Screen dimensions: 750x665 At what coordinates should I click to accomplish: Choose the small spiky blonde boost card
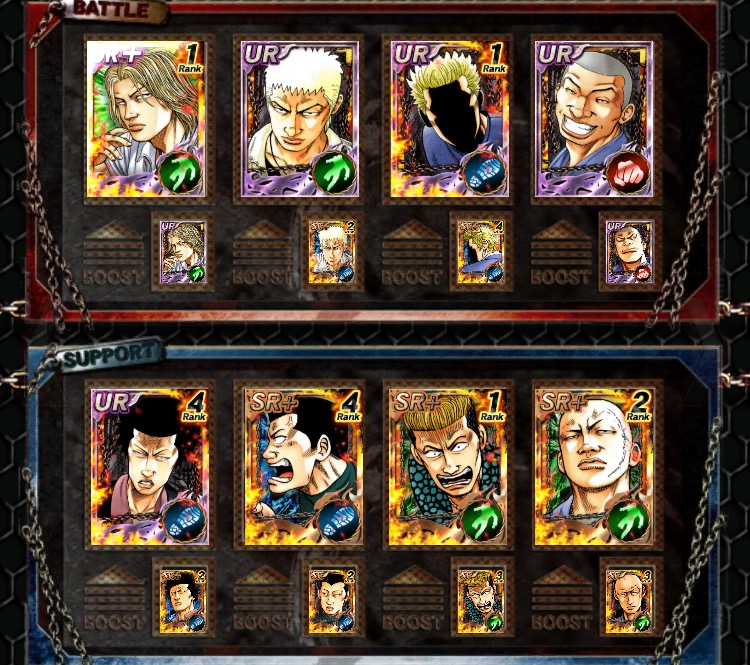coord(481,252)
